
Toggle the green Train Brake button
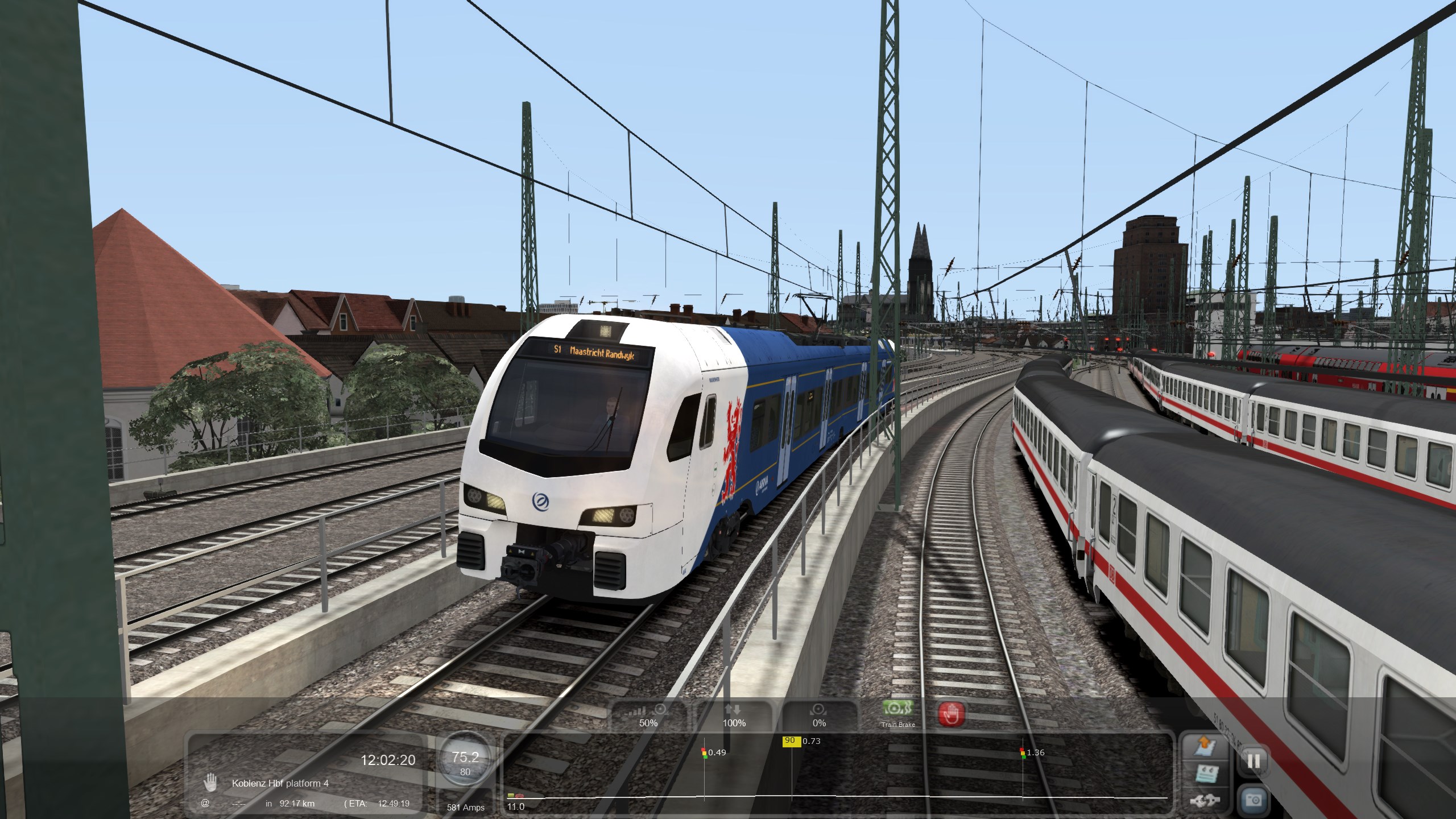click(898, 712)
